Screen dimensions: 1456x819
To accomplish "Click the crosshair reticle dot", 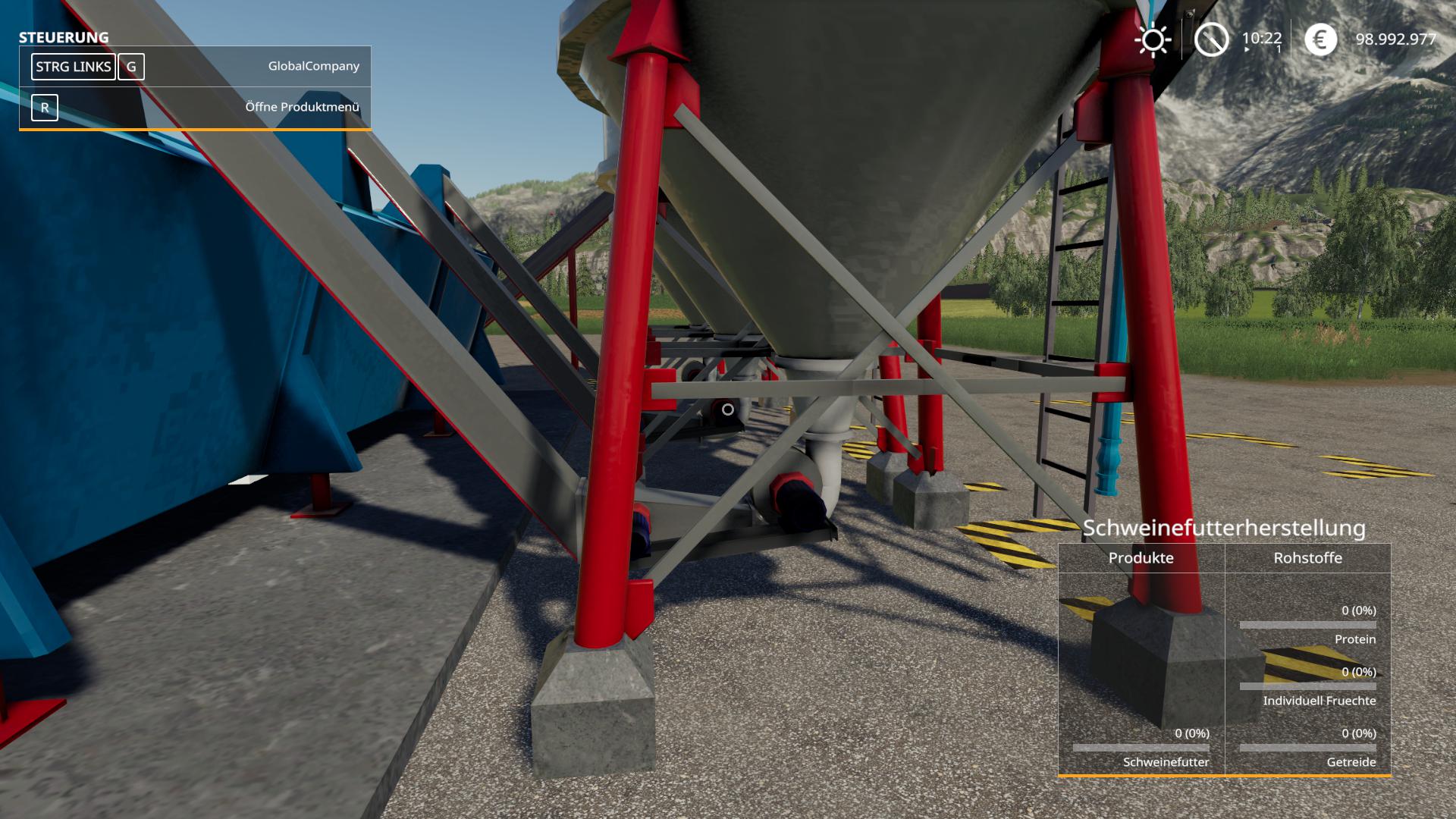I will [x=726, y=409].
